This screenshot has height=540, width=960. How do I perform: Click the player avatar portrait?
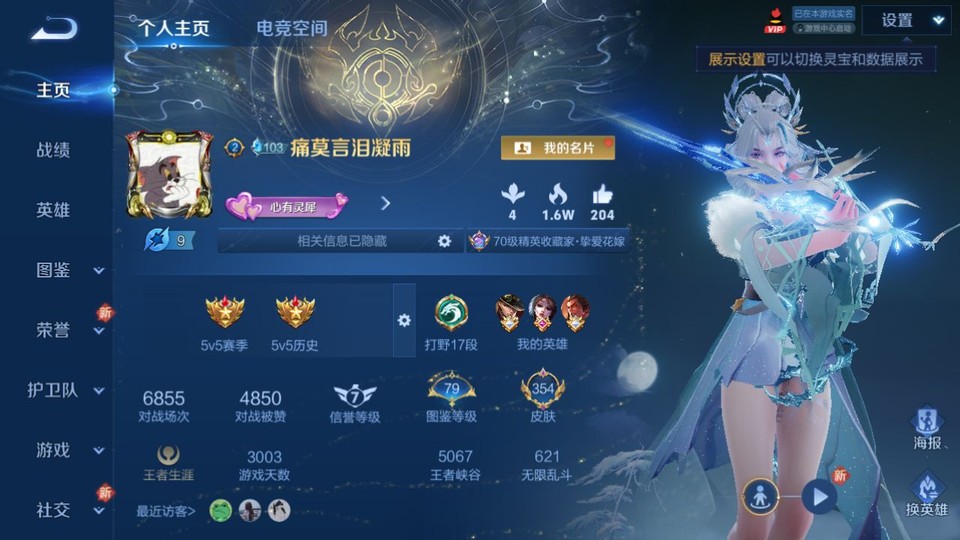click(169, 176)
